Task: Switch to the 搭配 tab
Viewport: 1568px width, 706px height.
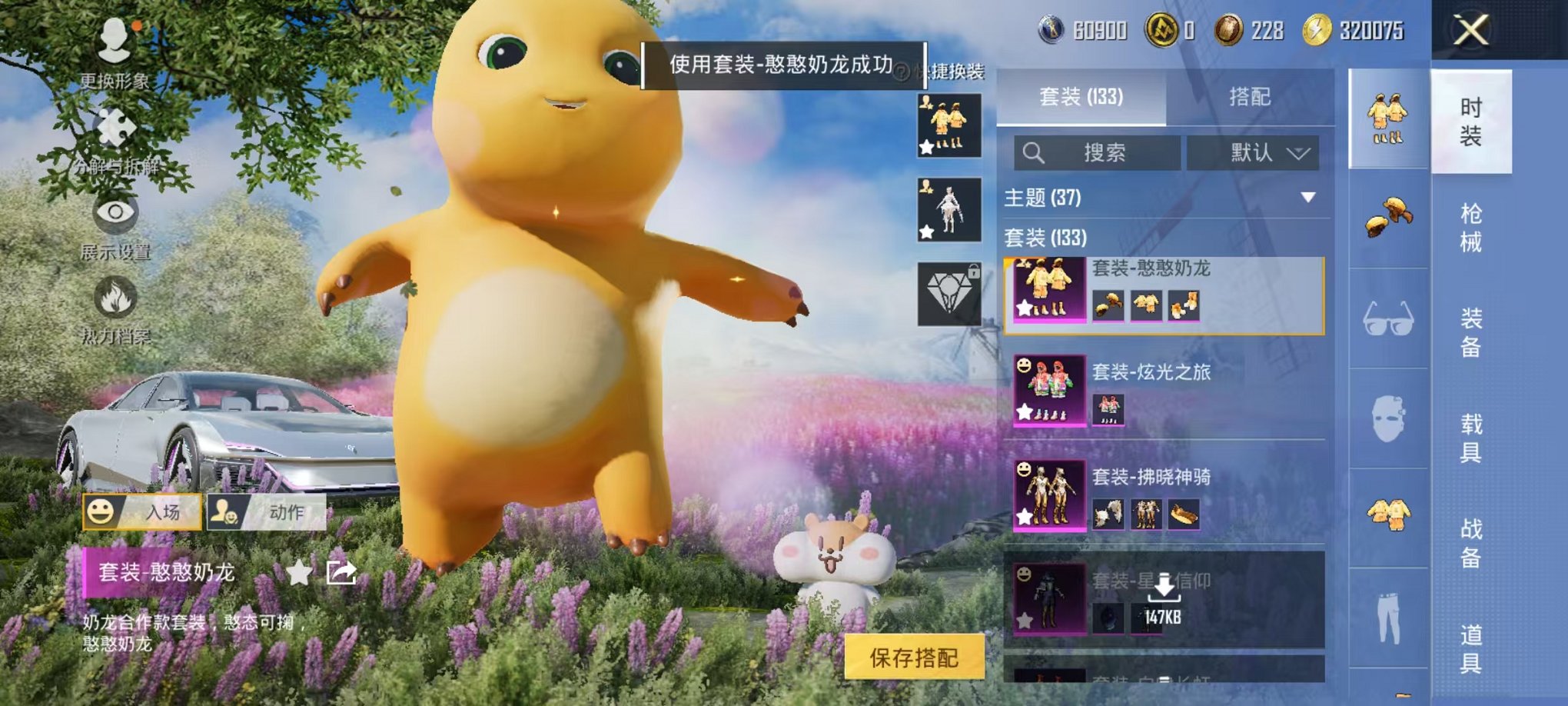Action: click(x=1248, y=97)
